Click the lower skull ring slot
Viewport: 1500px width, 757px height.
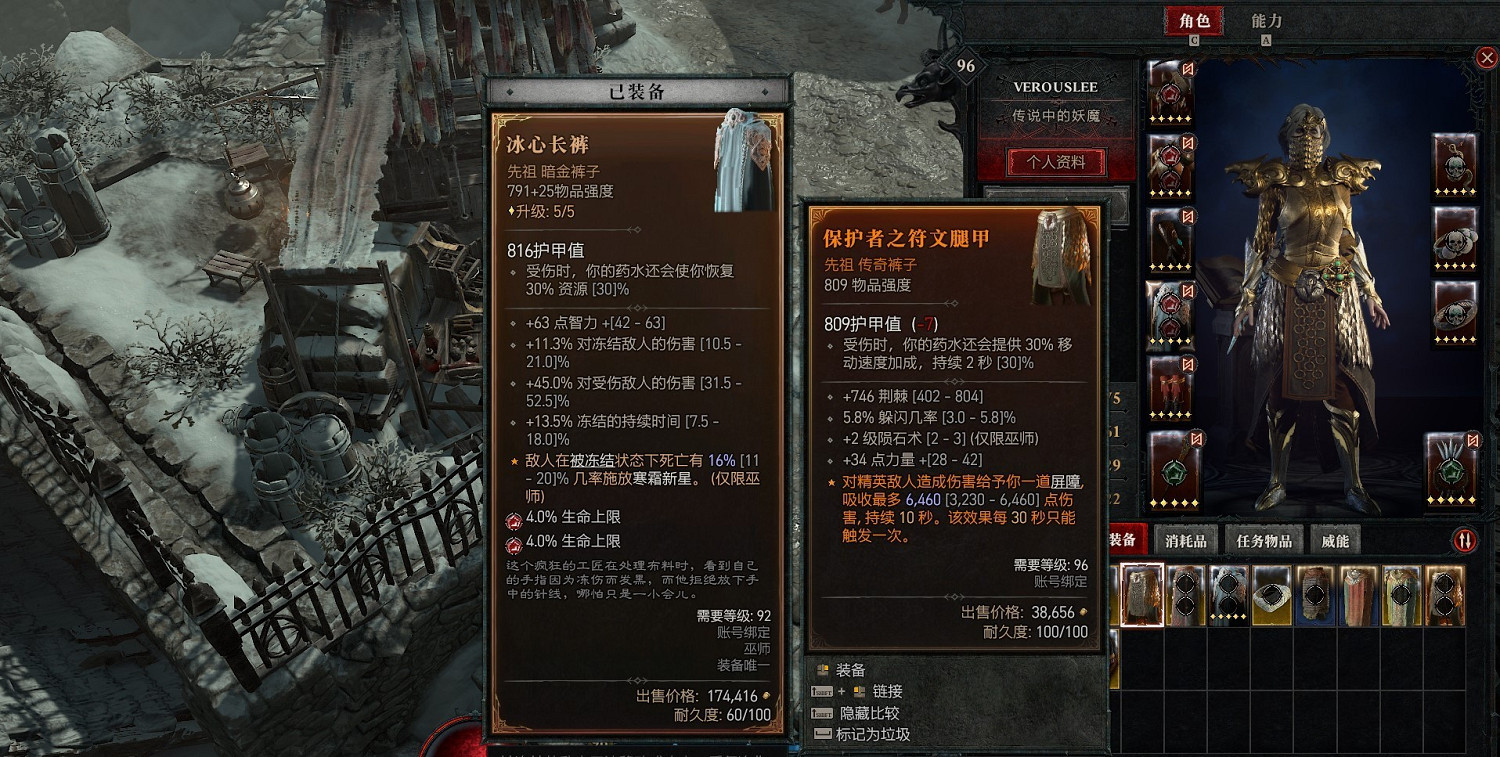[x=1453, y=315]
